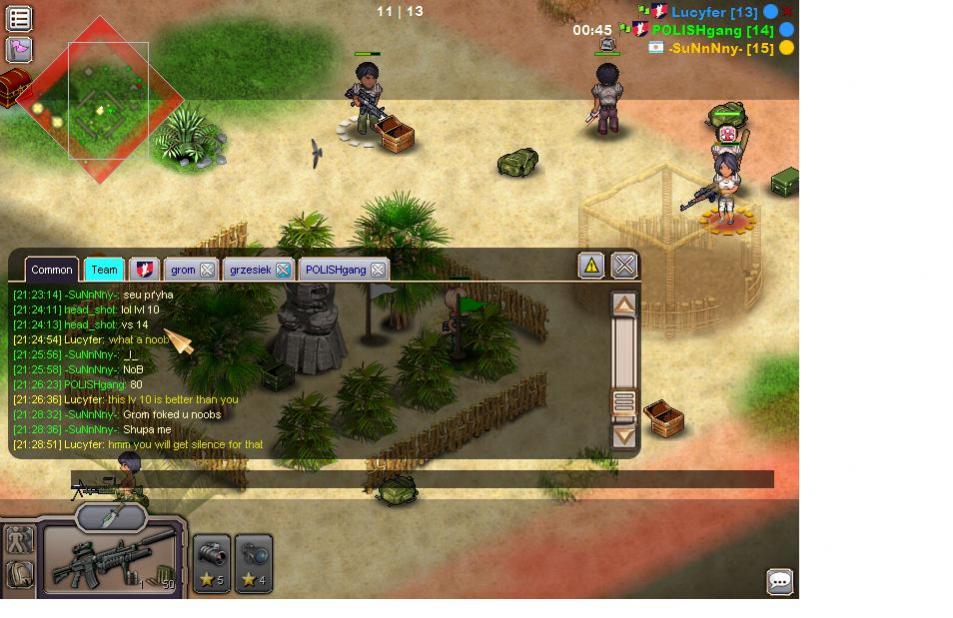Close the POLISHgang chat tab
The width and height of the screenshot is (953, 618).
click(377, 270)
